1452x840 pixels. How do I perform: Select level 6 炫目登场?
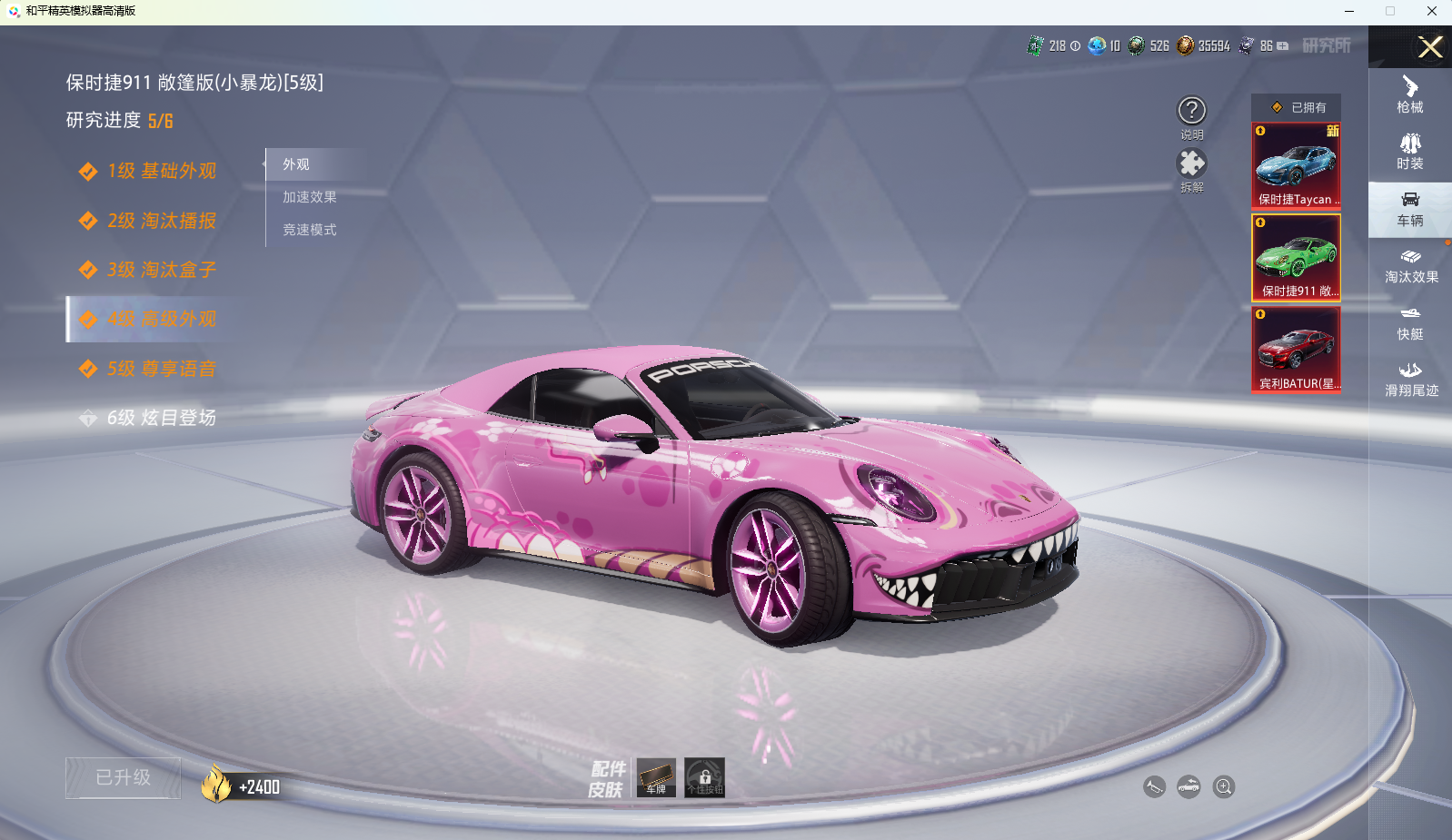click(x=161, y=418)
